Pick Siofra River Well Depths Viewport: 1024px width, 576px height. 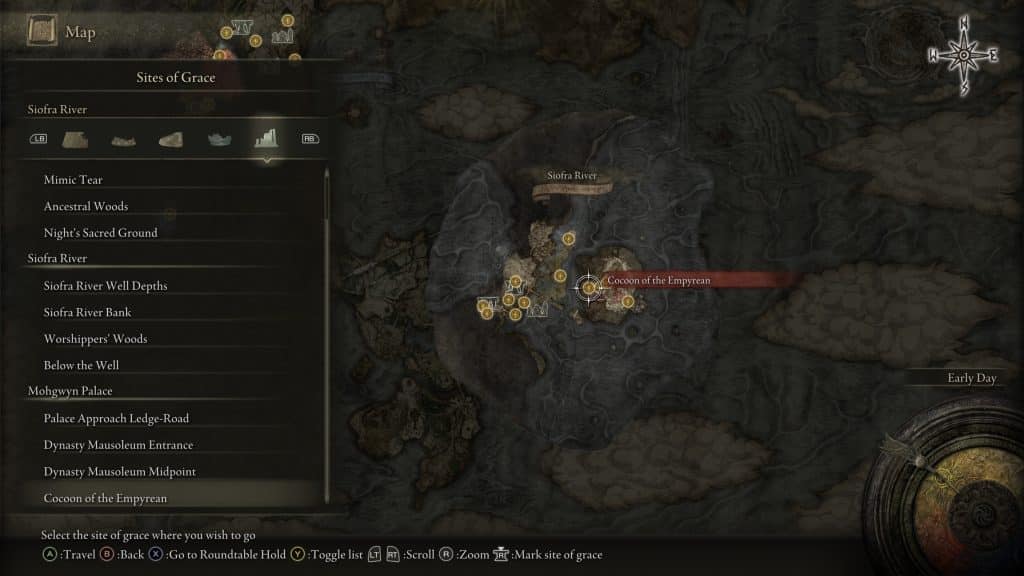[x=105, y=286]
